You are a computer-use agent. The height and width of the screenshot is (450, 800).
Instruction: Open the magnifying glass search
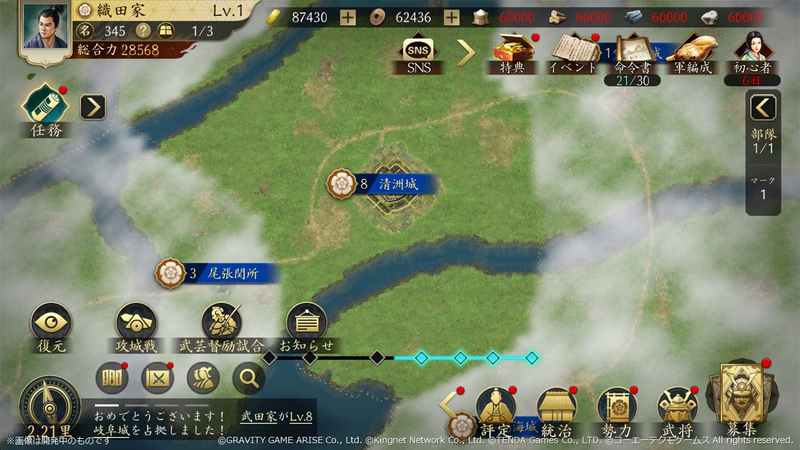click(x=249, y=378)
